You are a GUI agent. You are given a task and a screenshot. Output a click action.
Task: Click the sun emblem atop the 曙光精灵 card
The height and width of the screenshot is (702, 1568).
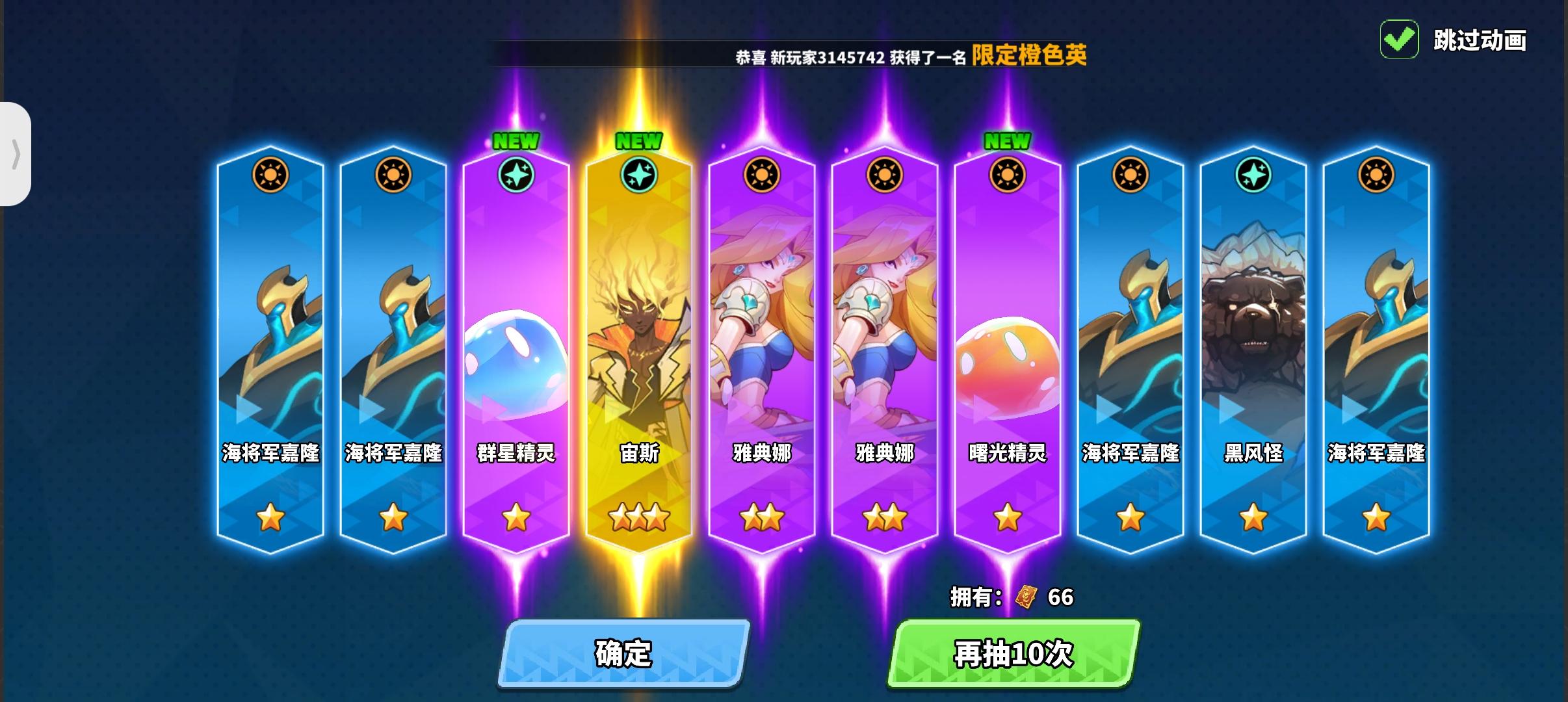pos(1008,175)
